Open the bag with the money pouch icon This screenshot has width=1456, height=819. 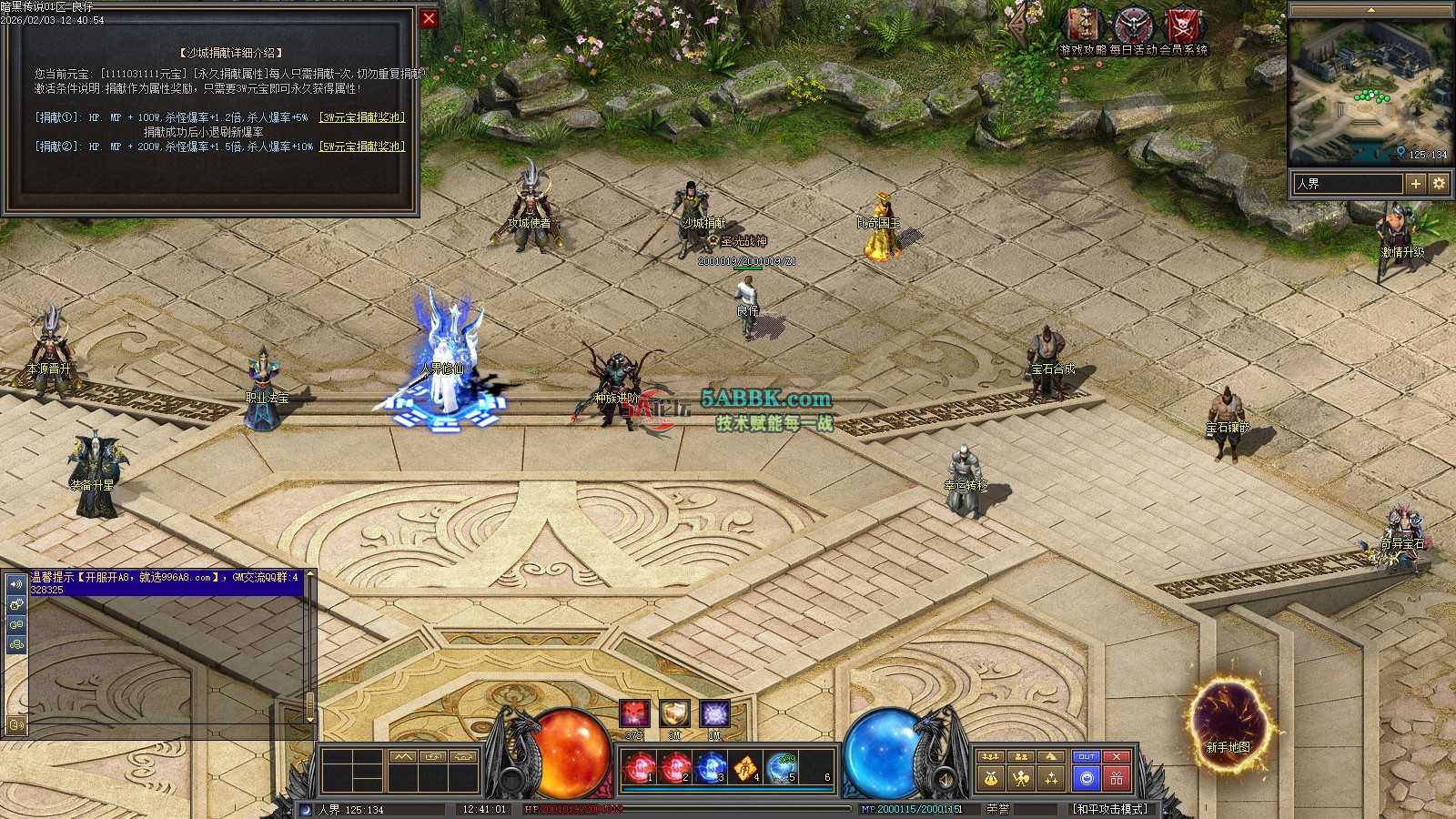991,778
